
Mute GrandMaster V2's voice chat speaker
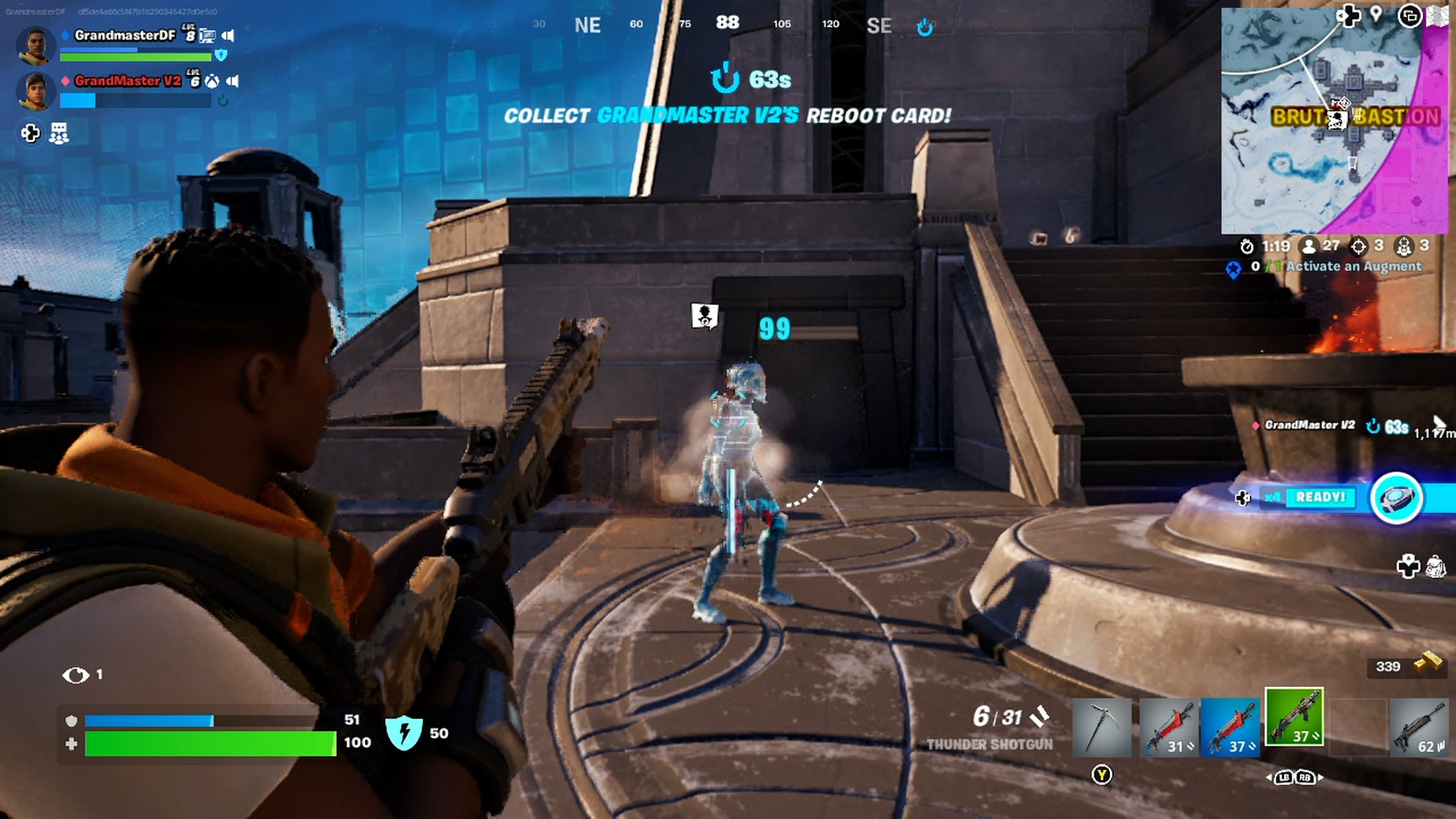(232, 81)
